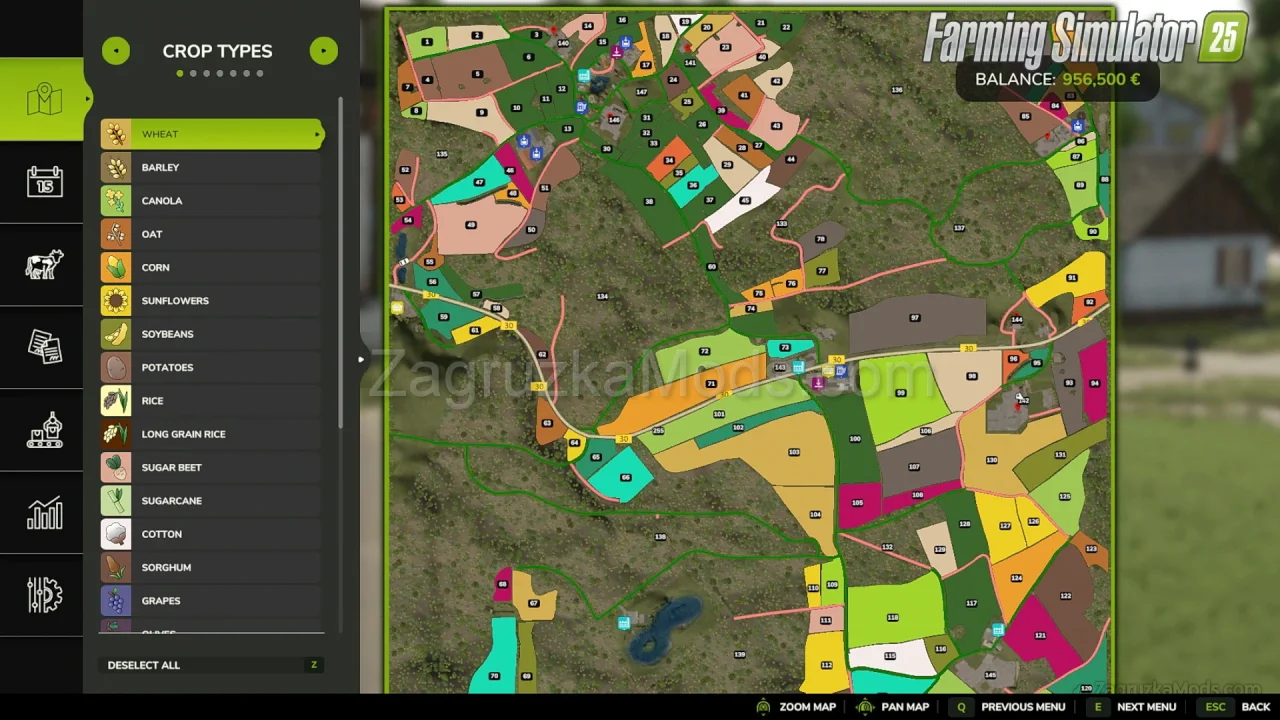Toggle the Grapes crop filter
The height and width of the screenshot is (720, 1280).
click(x=211, y=601)
